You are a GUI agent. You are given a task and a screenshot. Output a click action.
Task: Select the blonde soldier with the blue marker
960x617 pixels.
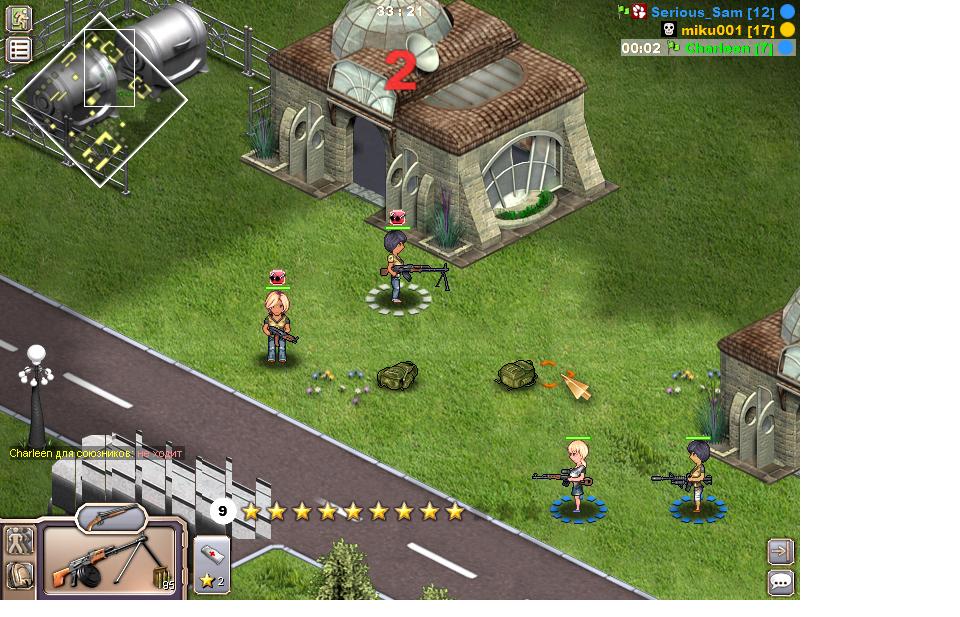[x=577, y=478]
